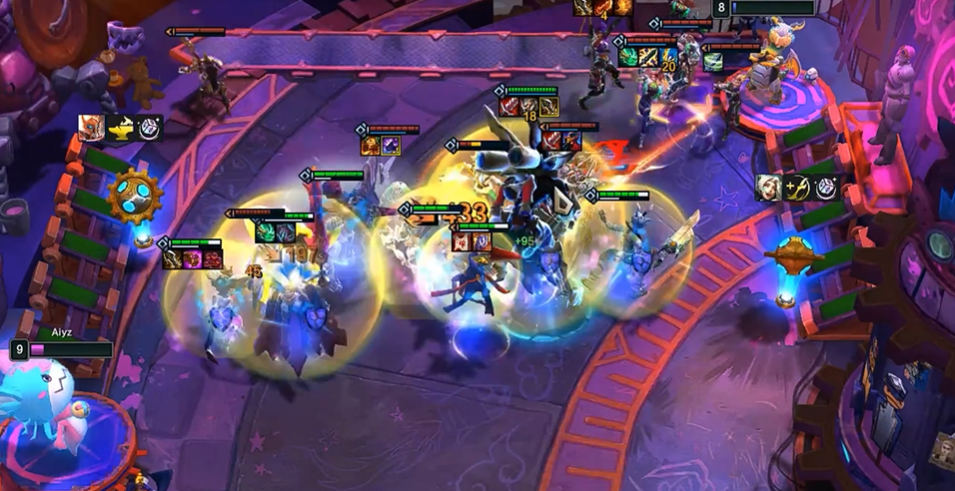The image size is (955, 491).
Task: Click the dice augment beside the gold anvil
Action: pos(148,128)
